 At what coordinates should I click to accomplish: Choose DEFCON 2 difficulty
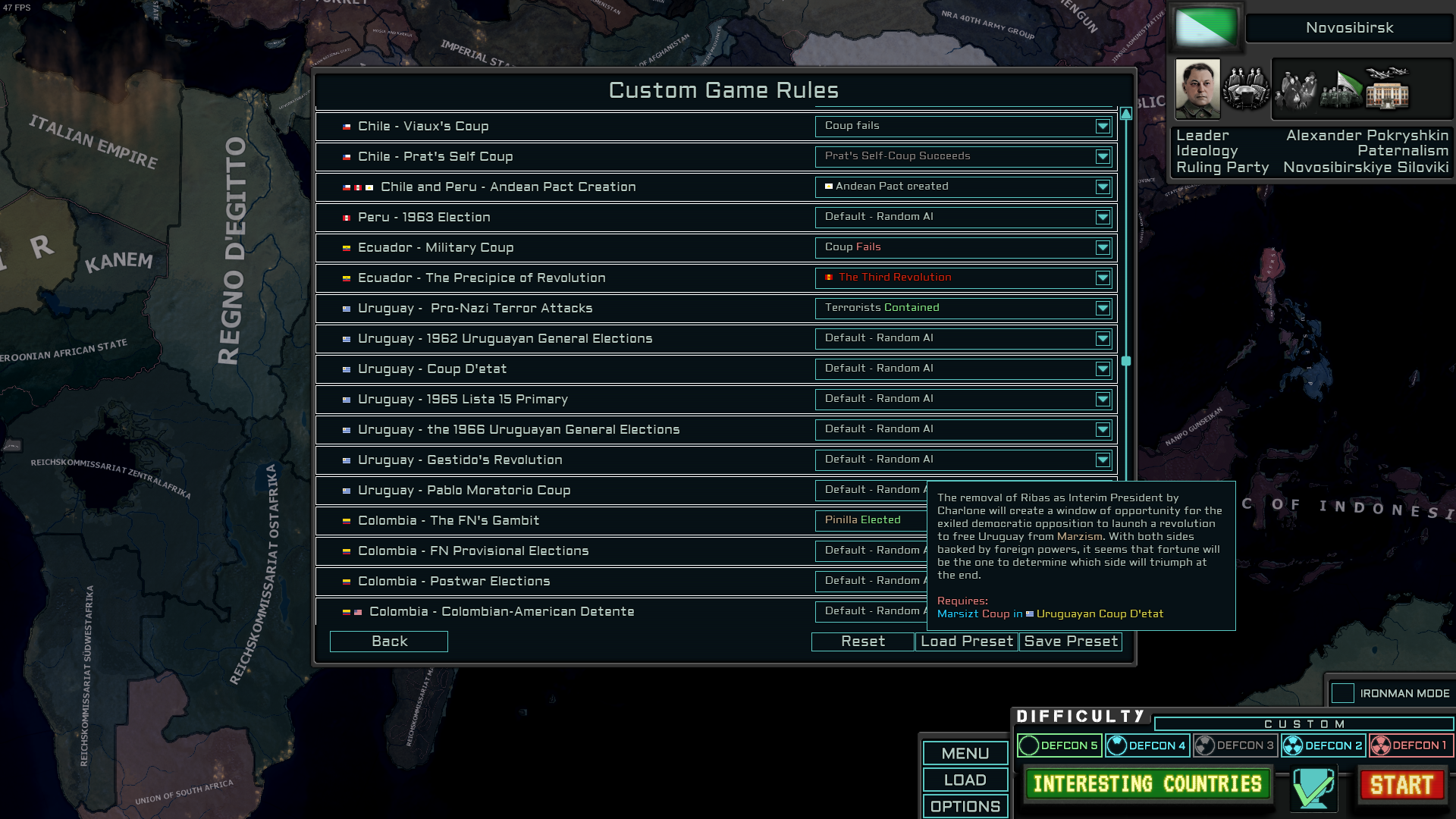tap(1323, 745)
